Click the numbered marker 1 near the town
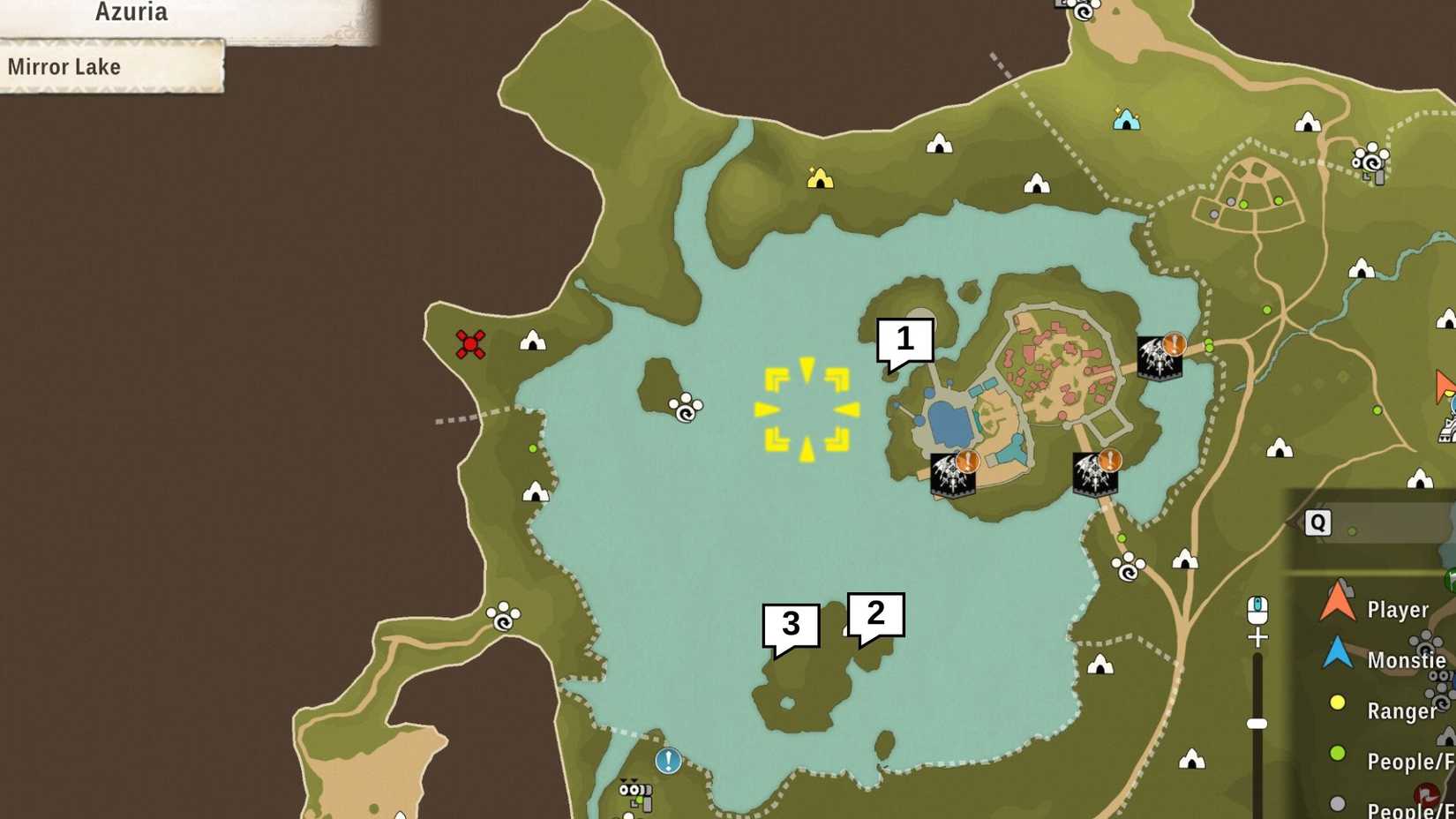The image size is (1456, 819). pyautogui.click(x=904, y=340)
